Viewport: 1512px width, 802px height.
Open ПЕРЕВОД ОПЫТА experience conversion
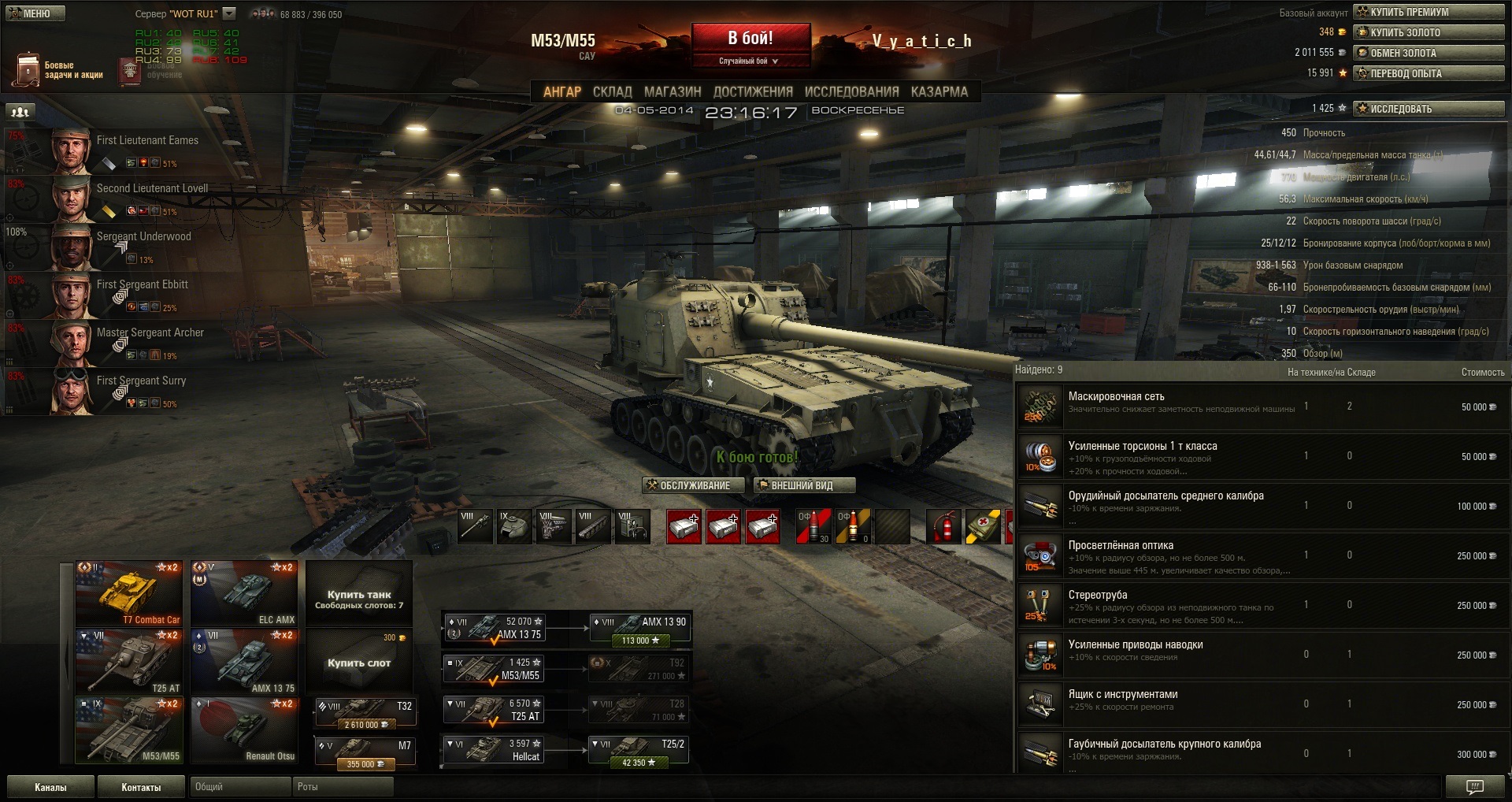click(1429, 73)
